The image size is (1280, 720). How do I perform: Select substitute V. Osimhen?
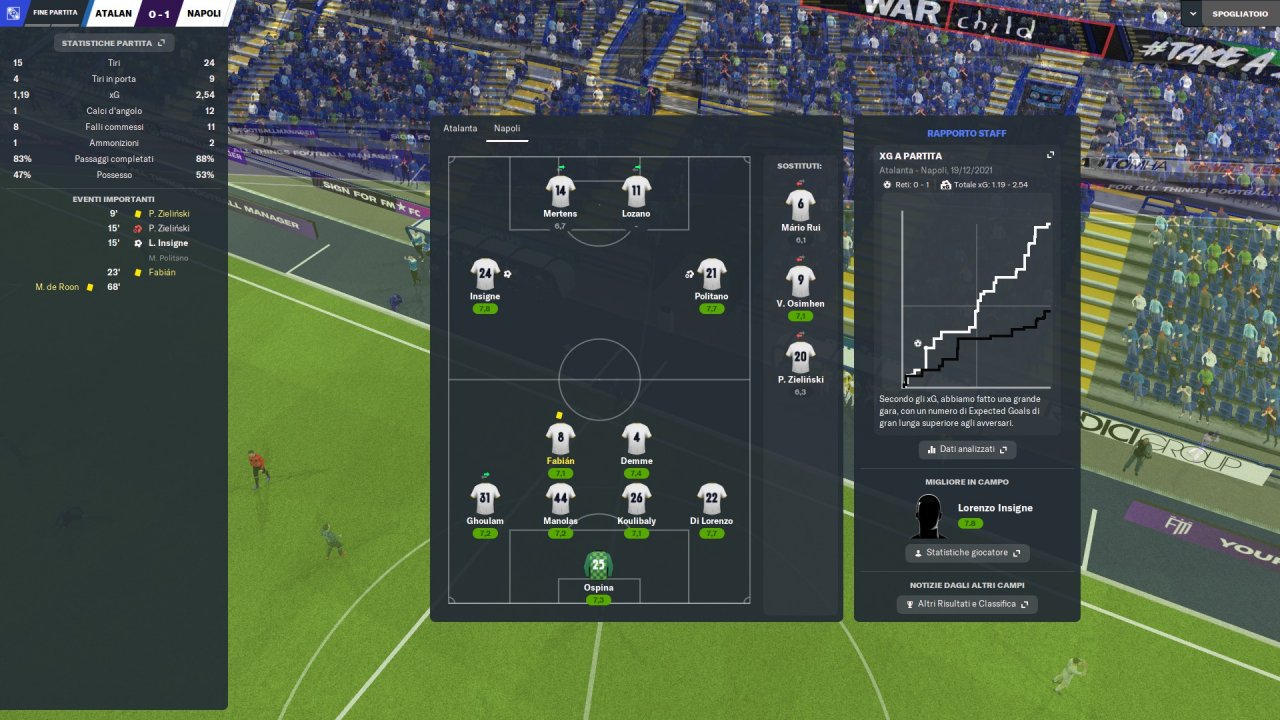point(800,281)
